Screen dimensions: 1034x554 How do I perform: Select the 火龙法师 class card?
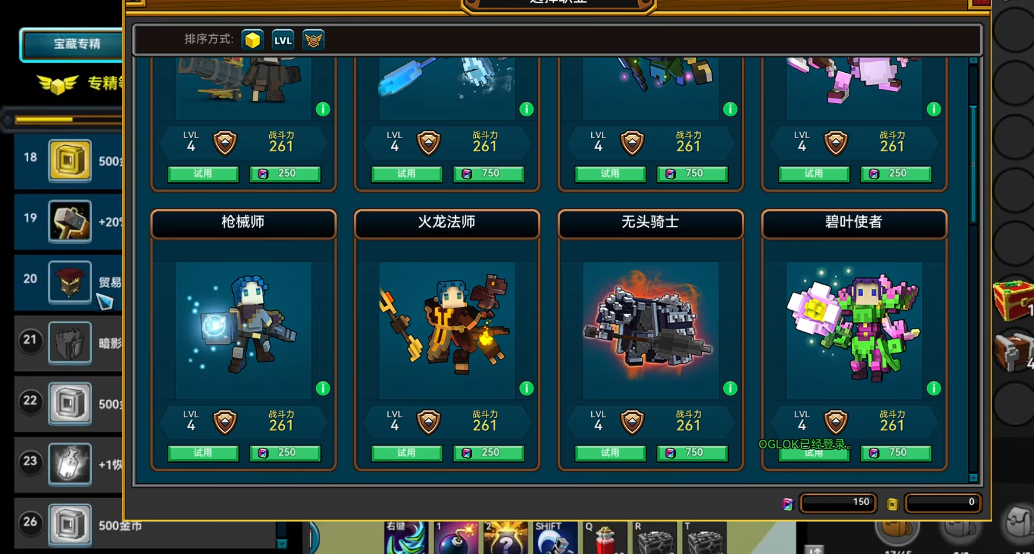[x=447, y=330]
